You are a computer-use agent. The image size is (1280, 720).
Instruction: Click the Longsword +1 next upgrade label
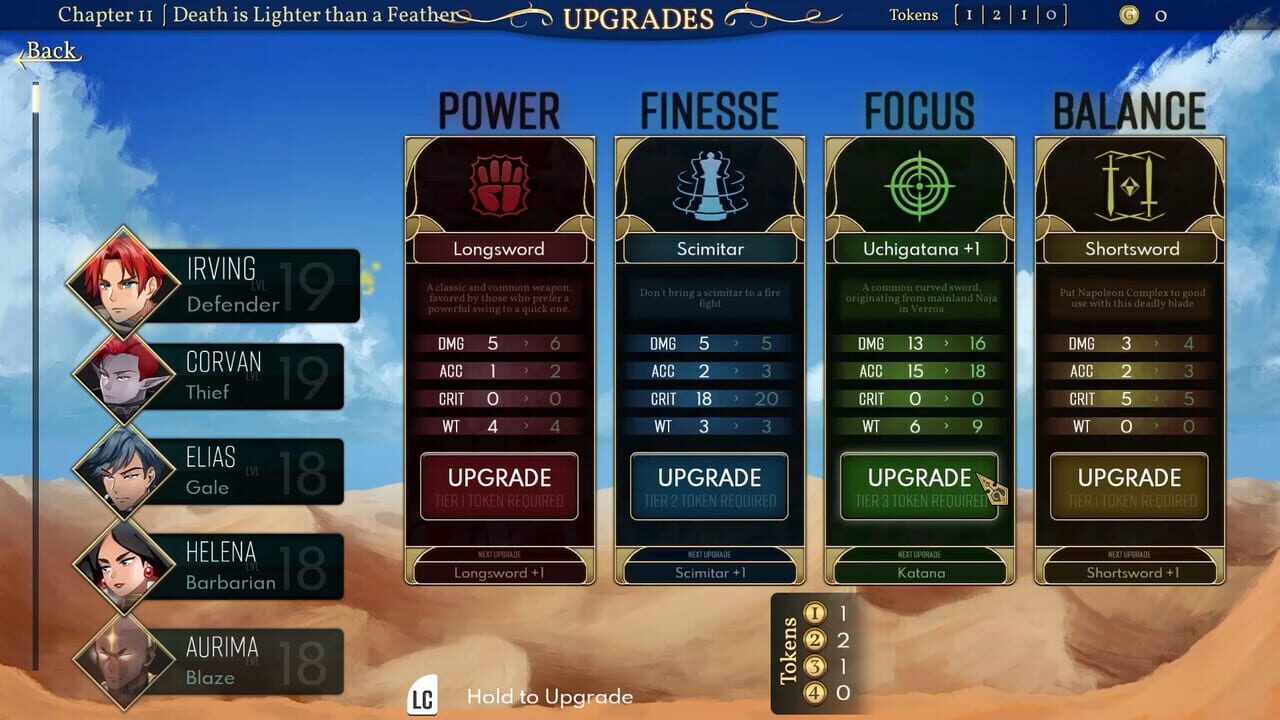point(500,572)
